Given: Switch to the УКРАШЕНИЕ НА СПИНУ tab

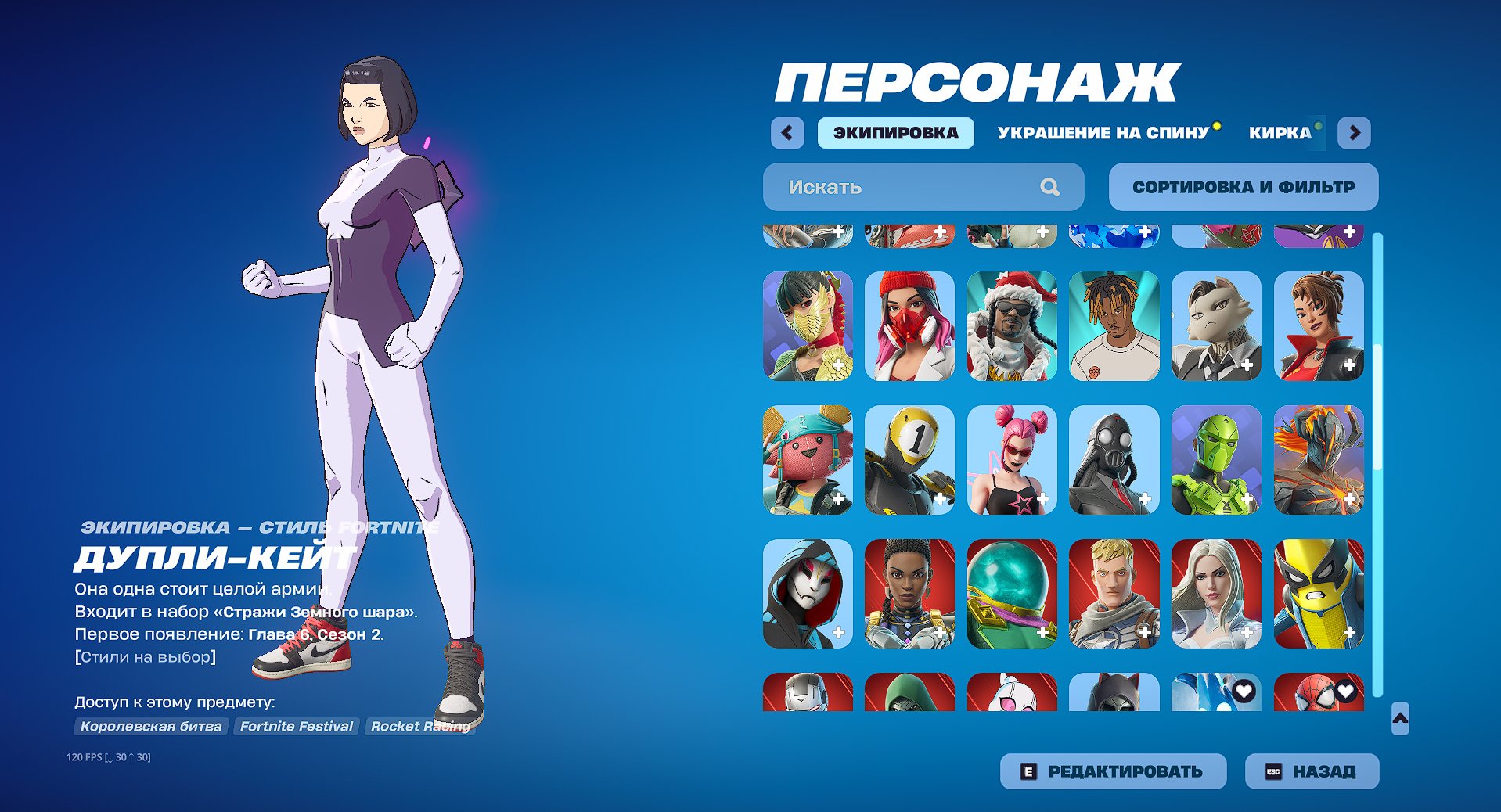Looking at the screenshot, I should [1103, 132].
